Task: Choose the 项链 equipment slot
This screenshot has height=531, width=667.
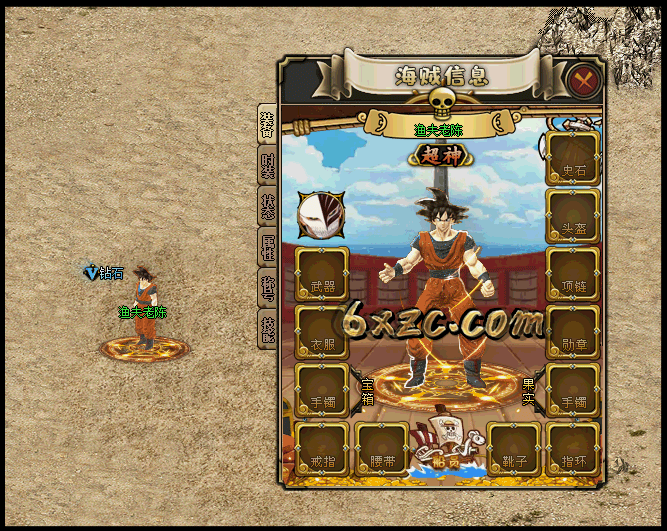Action: tap(573, 273)
